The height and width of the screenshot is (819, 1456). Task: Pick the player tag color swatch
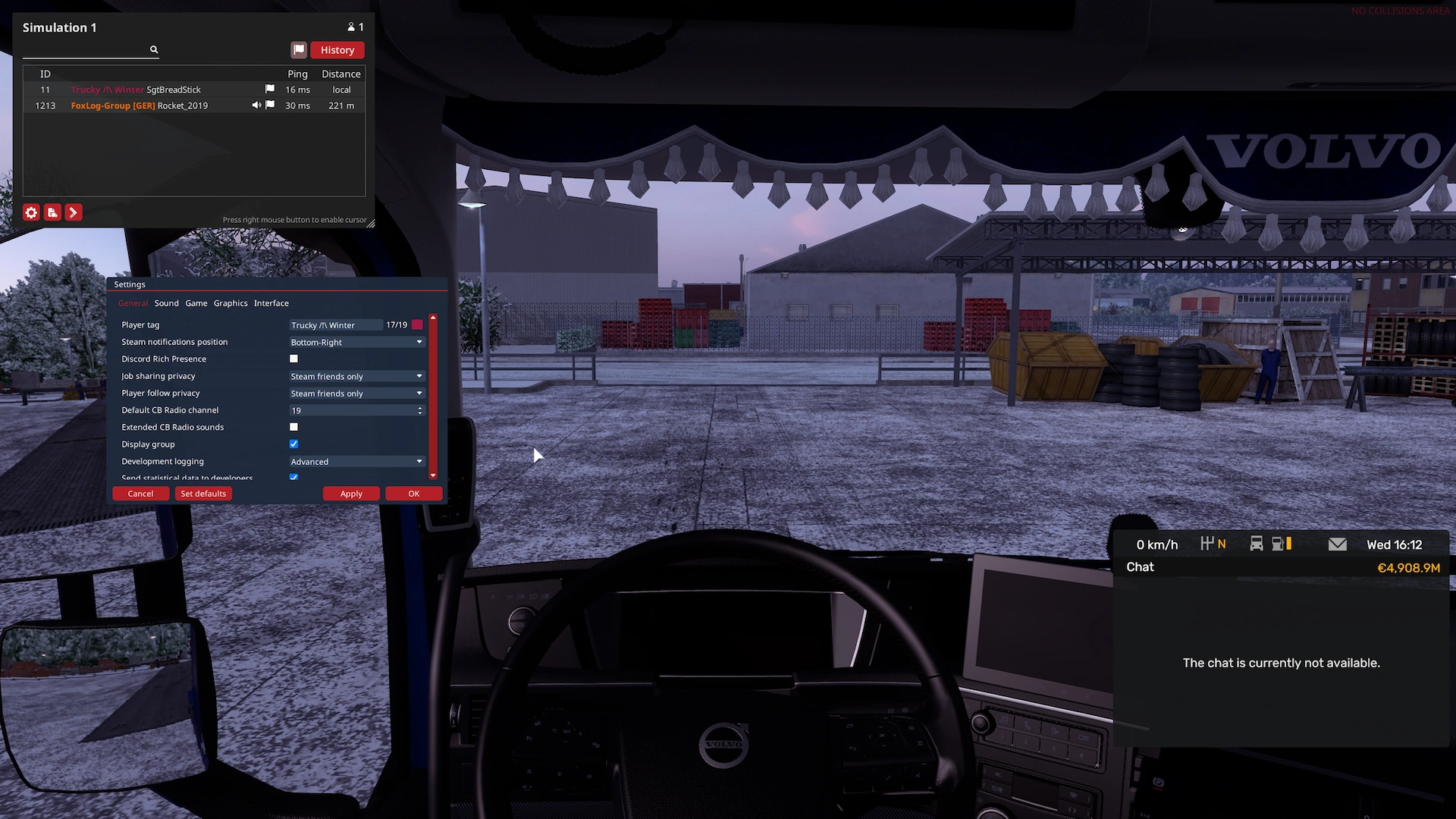417,325
